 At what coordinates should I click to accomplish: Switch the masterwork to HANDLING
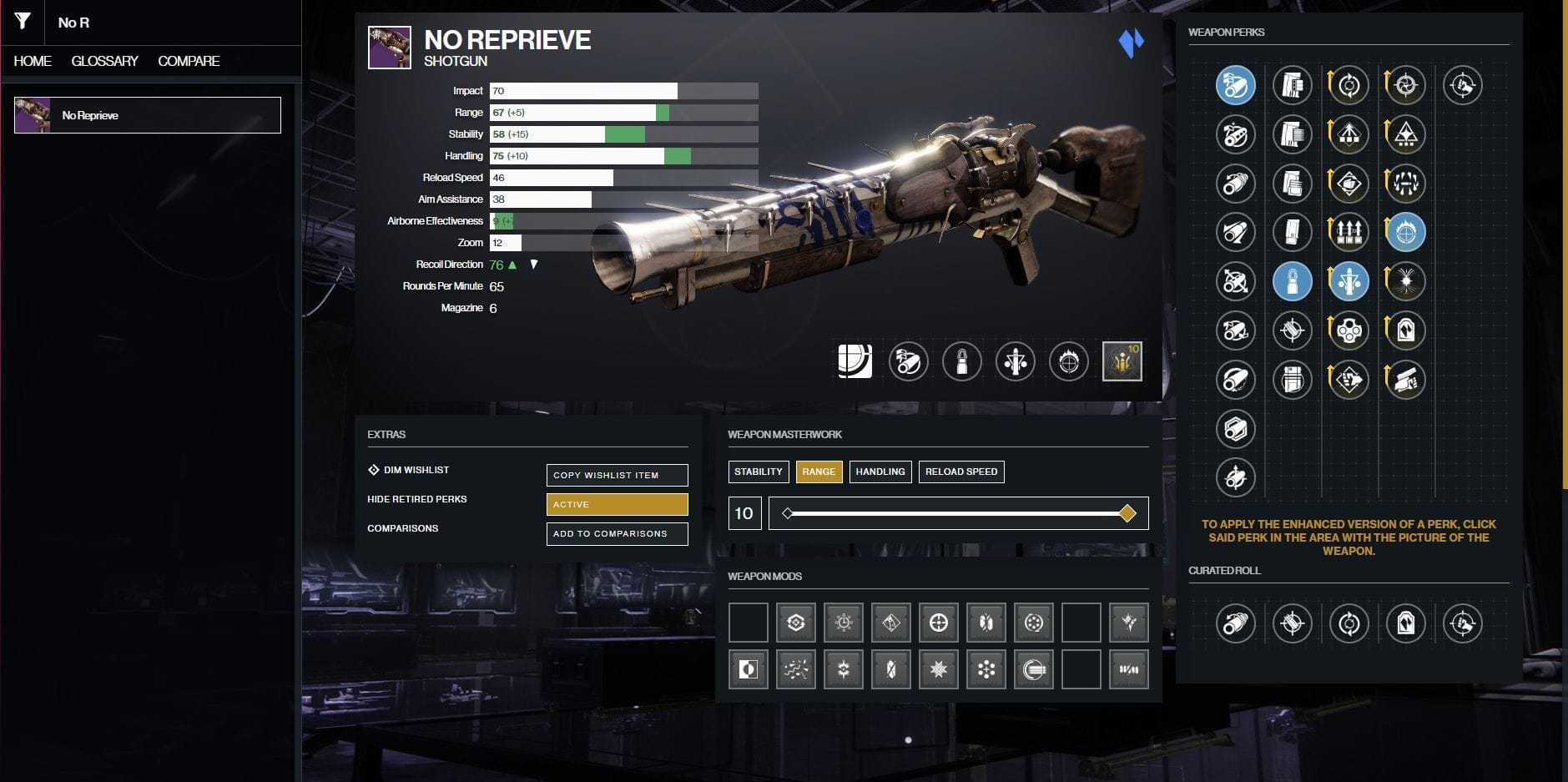click(881, 472)
